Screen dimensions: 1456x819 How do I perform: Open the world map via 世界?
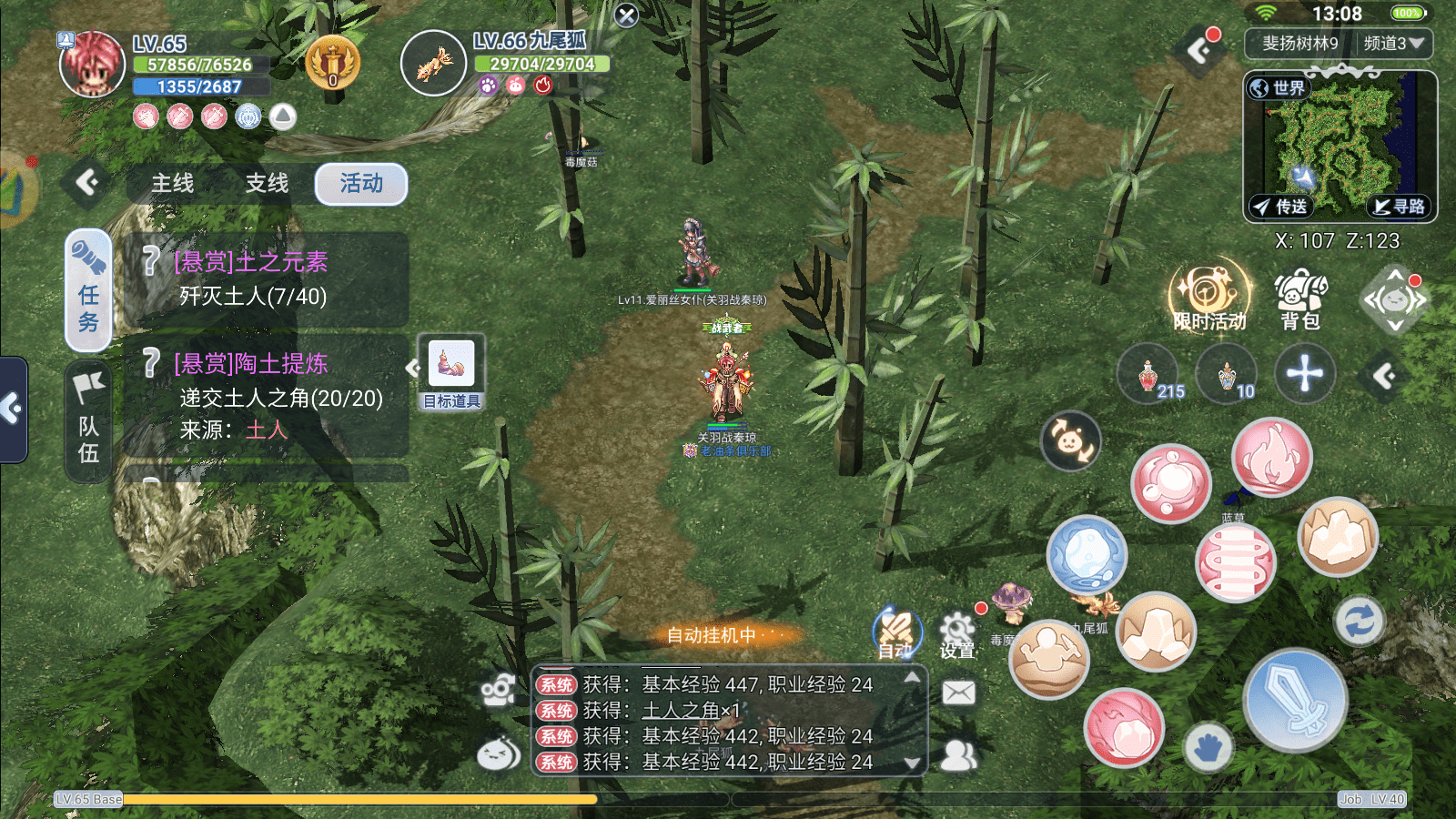coord(1278,88)
